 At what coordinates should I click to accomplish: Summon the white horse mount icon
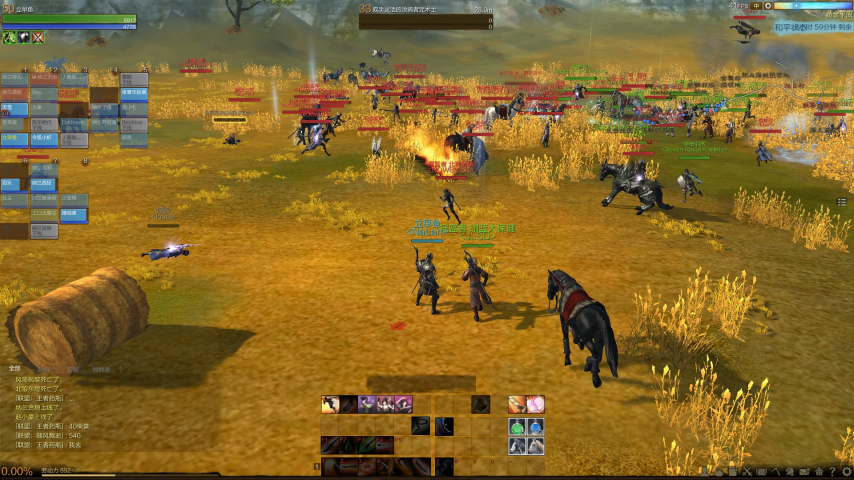(x=535, y=446)
